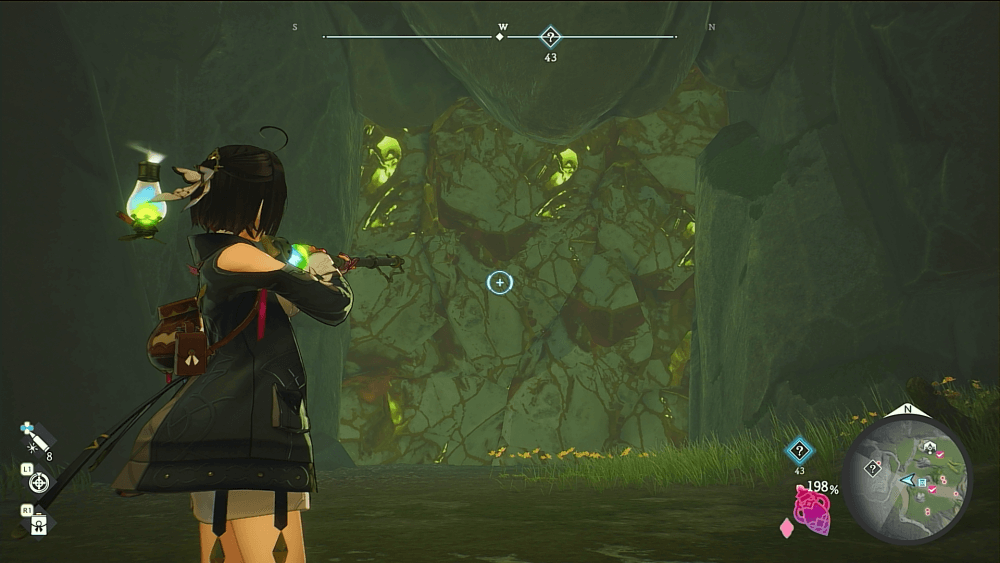Screen dimensions: 1000x563
Task: Click the objective tracker diamond left of the minimap
Action: (x=799, y=450)
